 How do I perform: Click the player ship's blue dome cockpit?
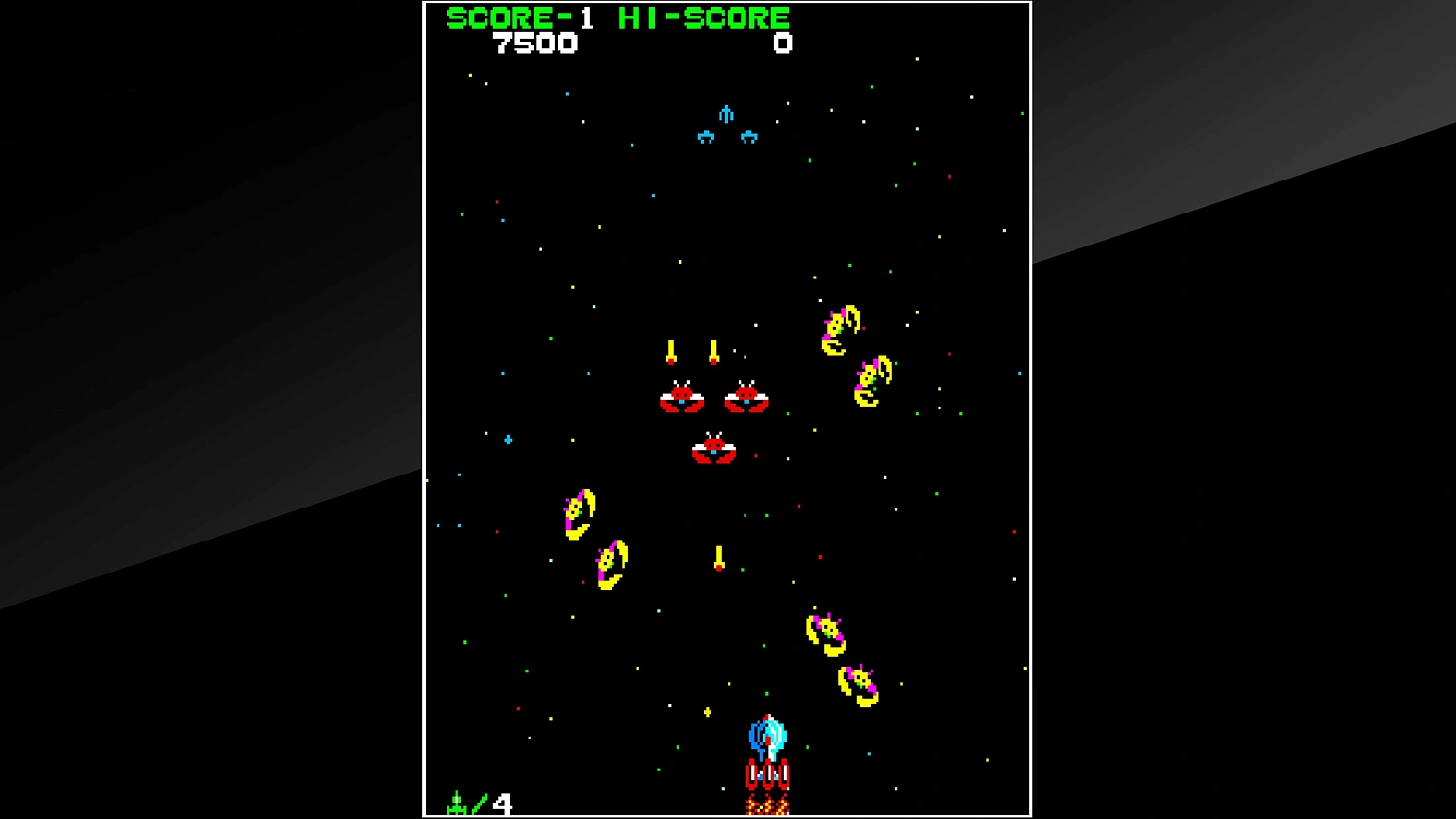(767, 737)
